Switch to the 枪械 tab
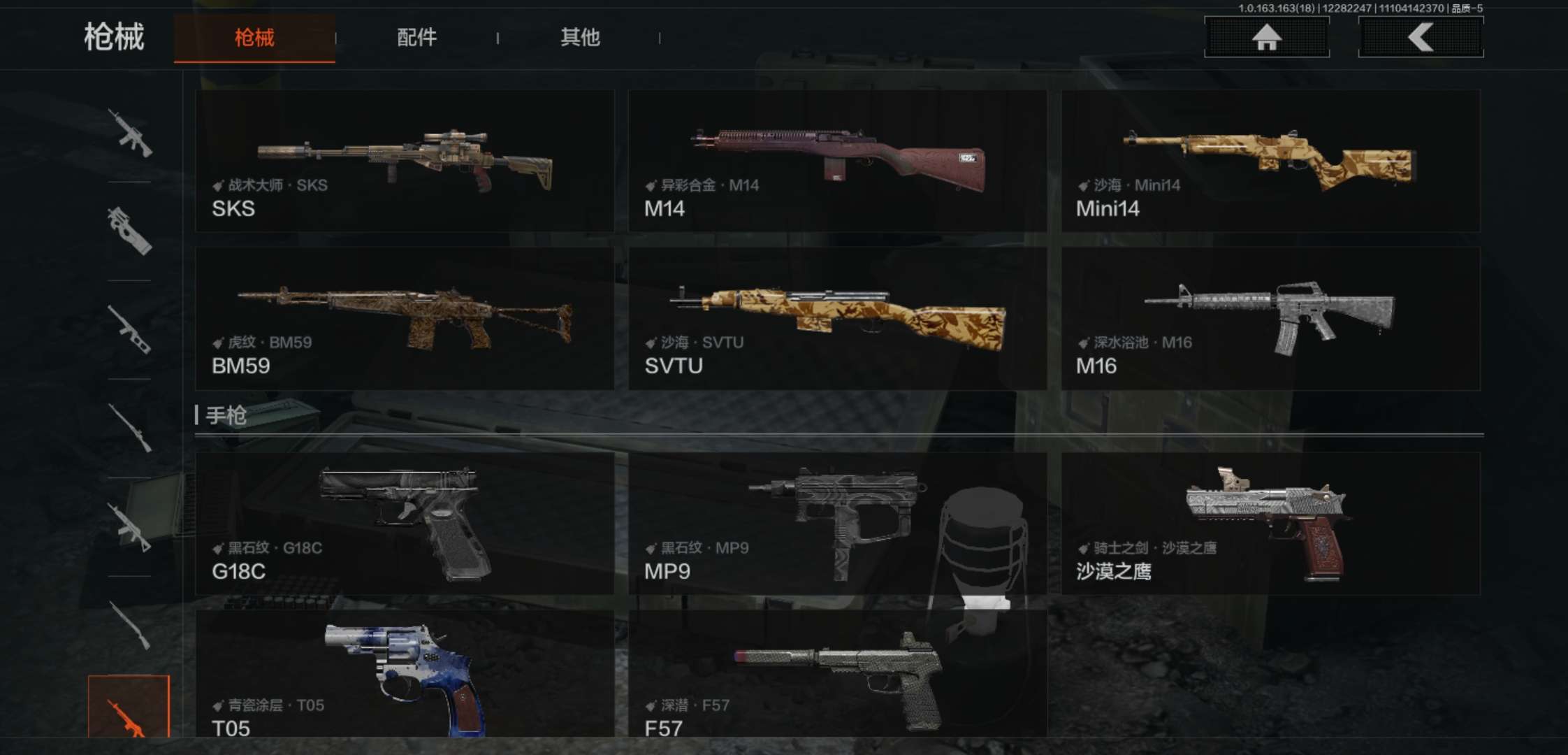The image size is (1568, 755). 254,38
